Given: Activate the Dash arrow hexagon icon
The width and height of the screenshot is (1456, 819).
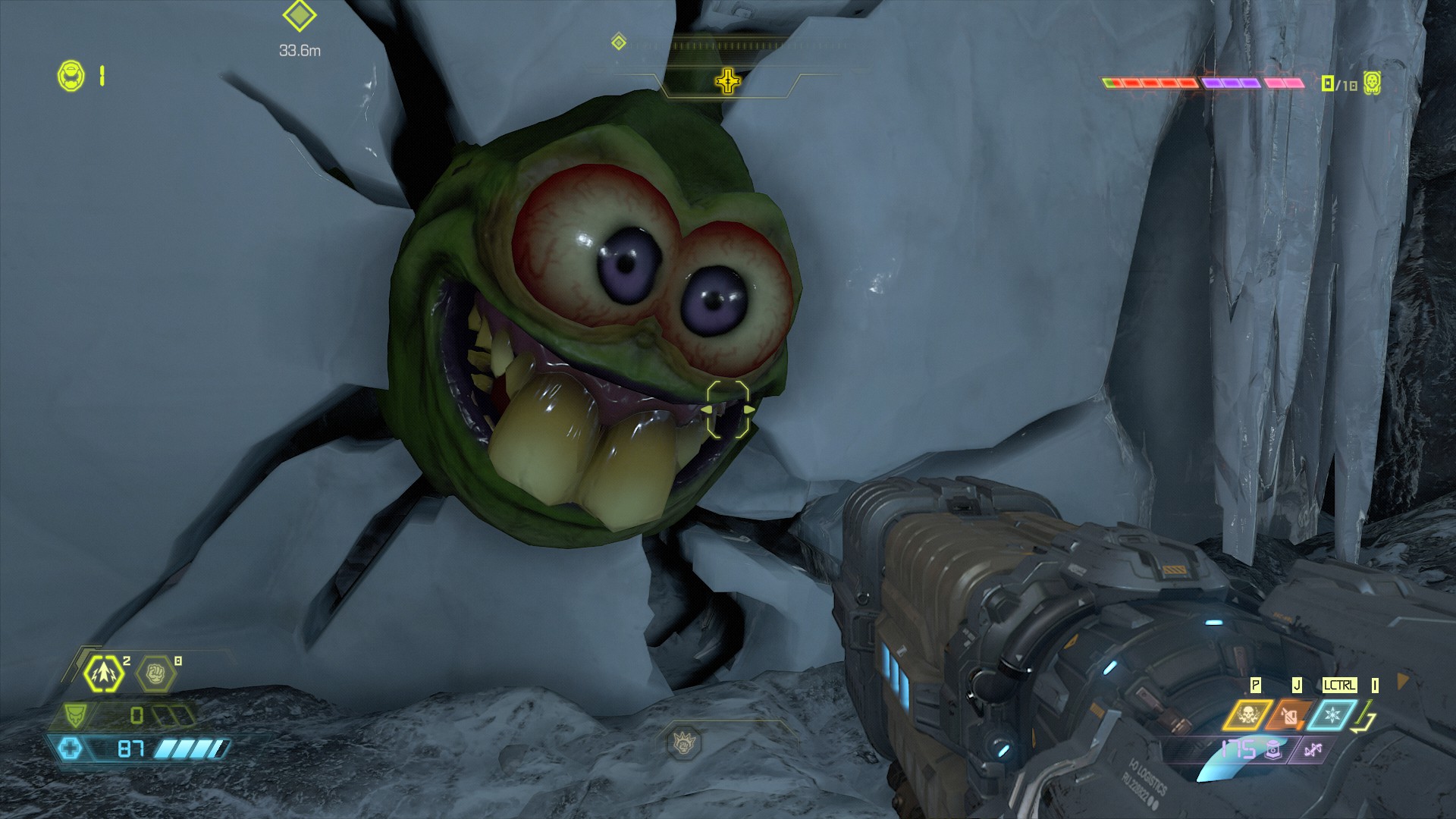Looking at the screenshot, I should 103,673.
